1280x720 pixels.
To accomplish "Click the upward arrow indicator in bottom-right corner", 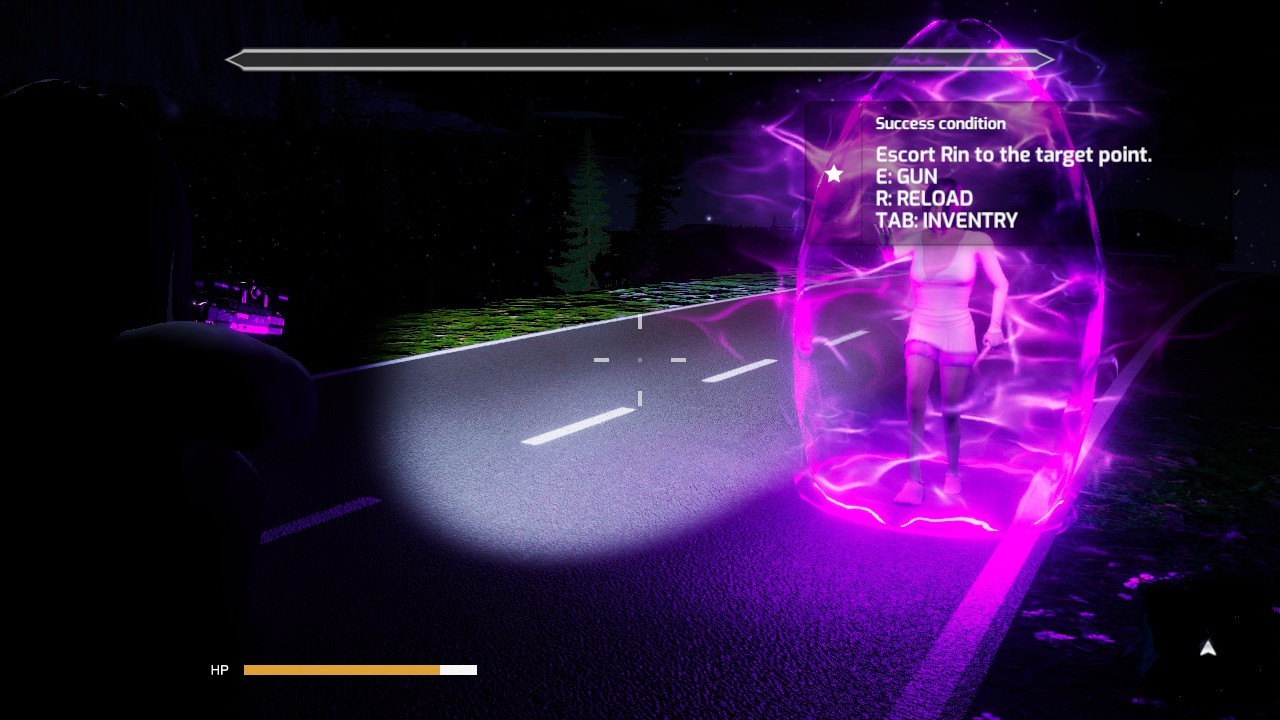I will 1207,649.
